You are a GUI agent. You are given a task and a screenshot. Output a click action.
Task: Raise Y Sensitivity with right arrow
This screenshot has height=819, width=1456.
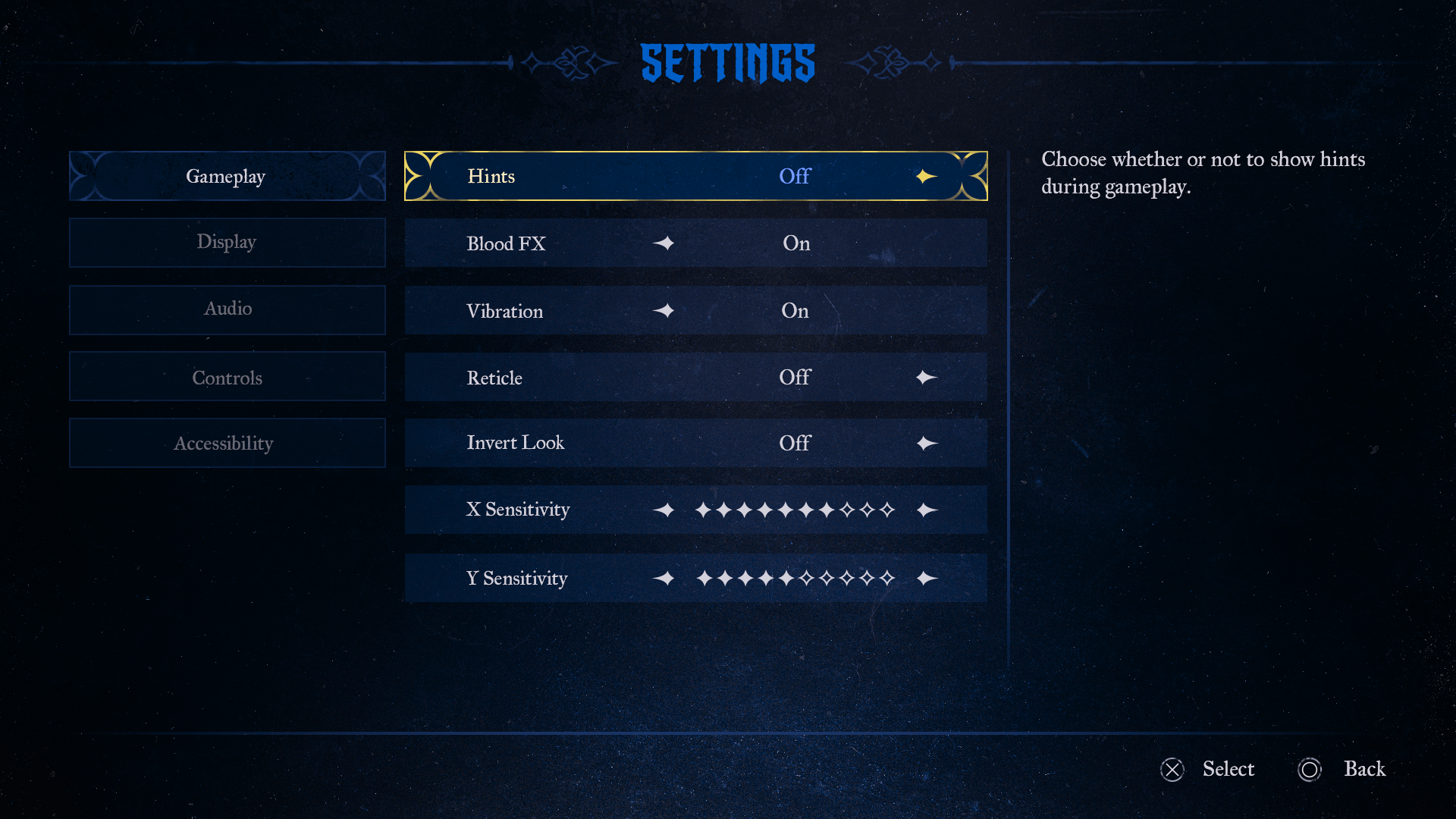point(926,578)
